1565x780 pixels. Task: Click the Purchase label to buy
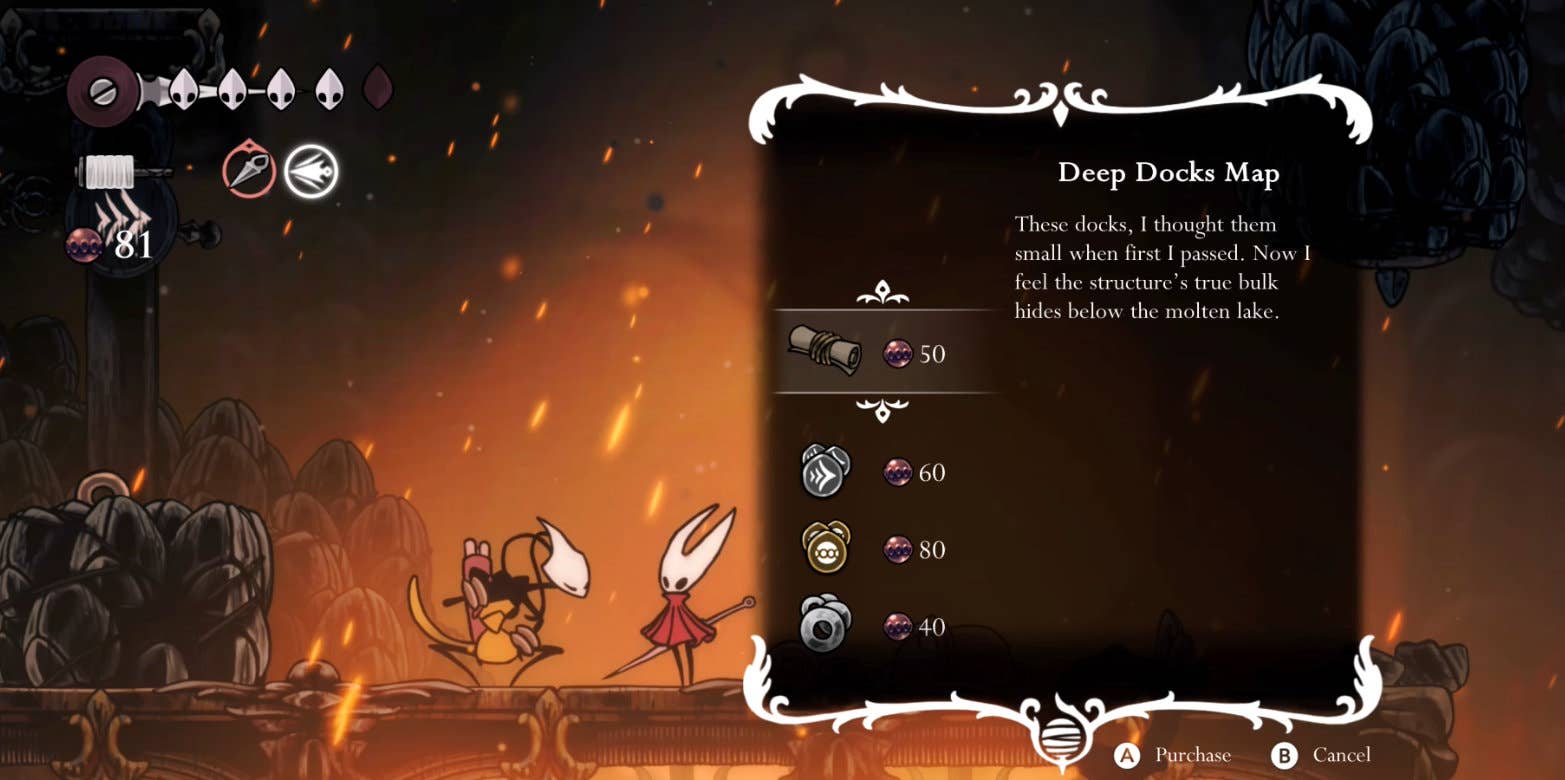tap(1192, 755)
